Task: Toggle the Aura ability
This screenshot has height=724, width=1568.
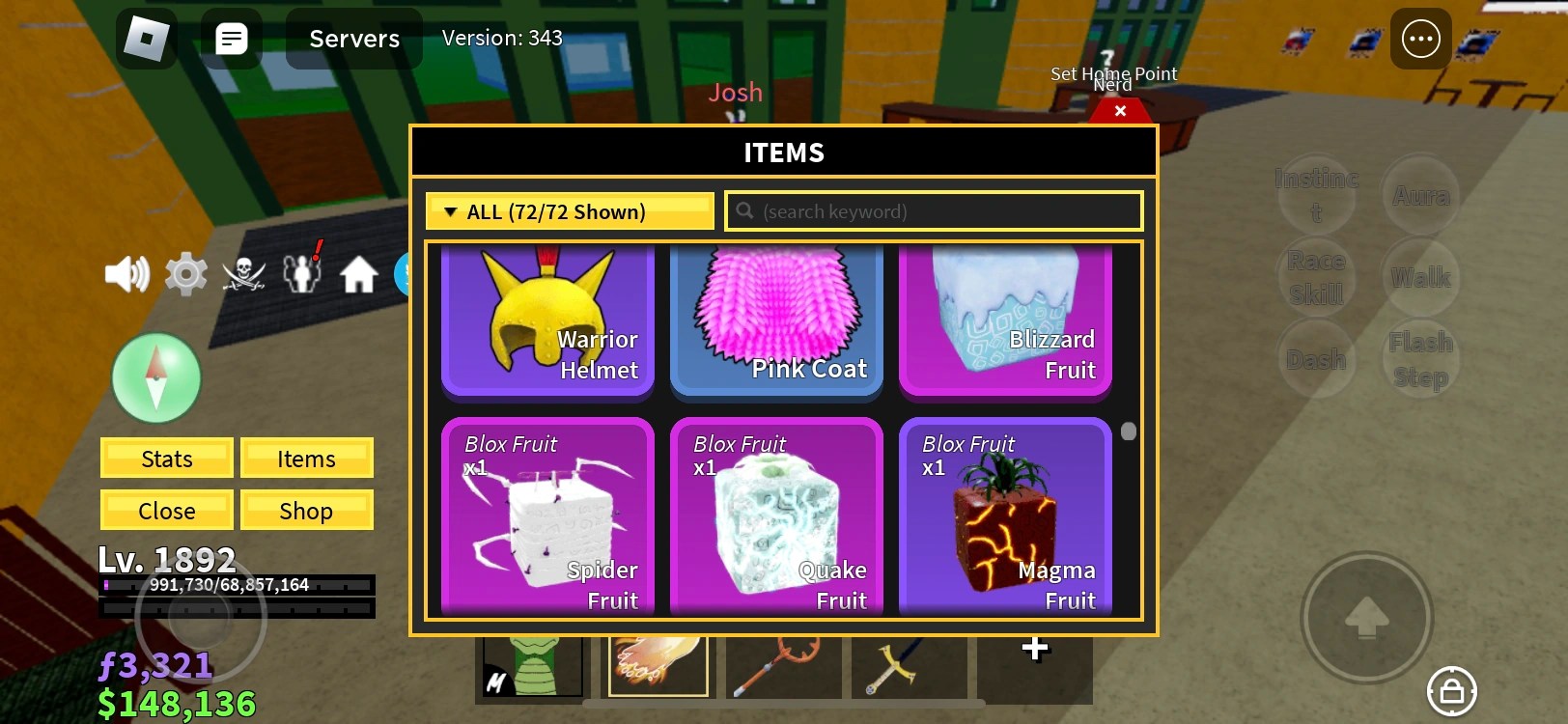Action: click(1420, 194)
